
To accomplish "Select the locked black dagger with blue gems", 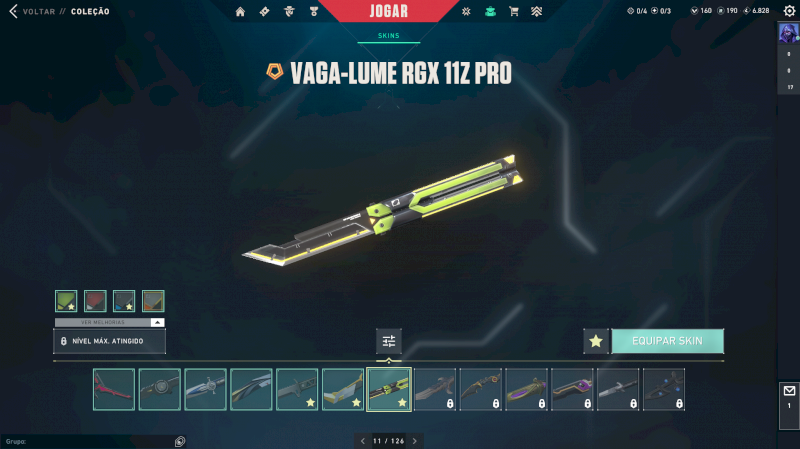I will [664, 389].
